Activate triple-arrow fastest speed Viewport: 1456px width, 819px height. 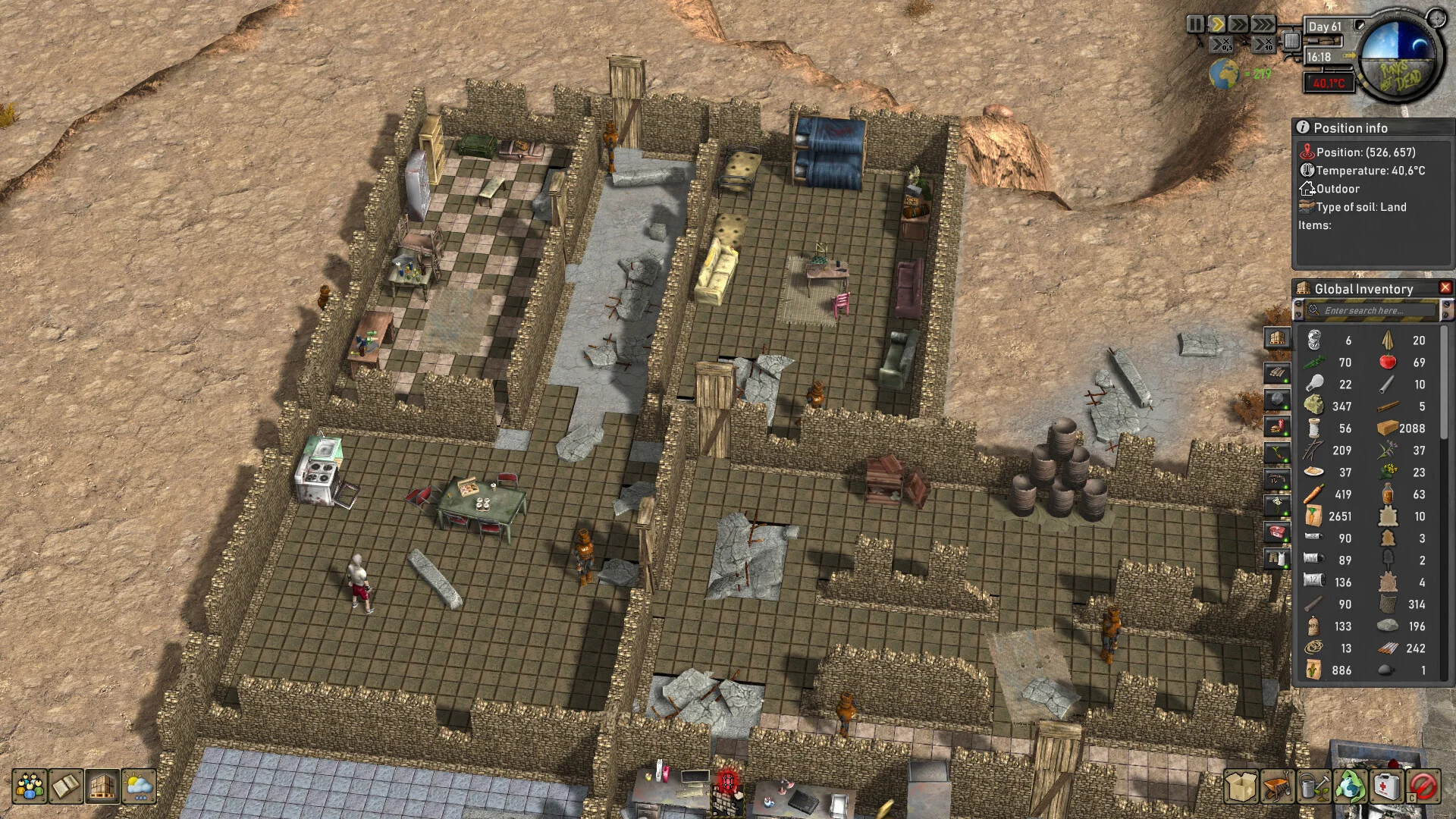(1263, 25)
